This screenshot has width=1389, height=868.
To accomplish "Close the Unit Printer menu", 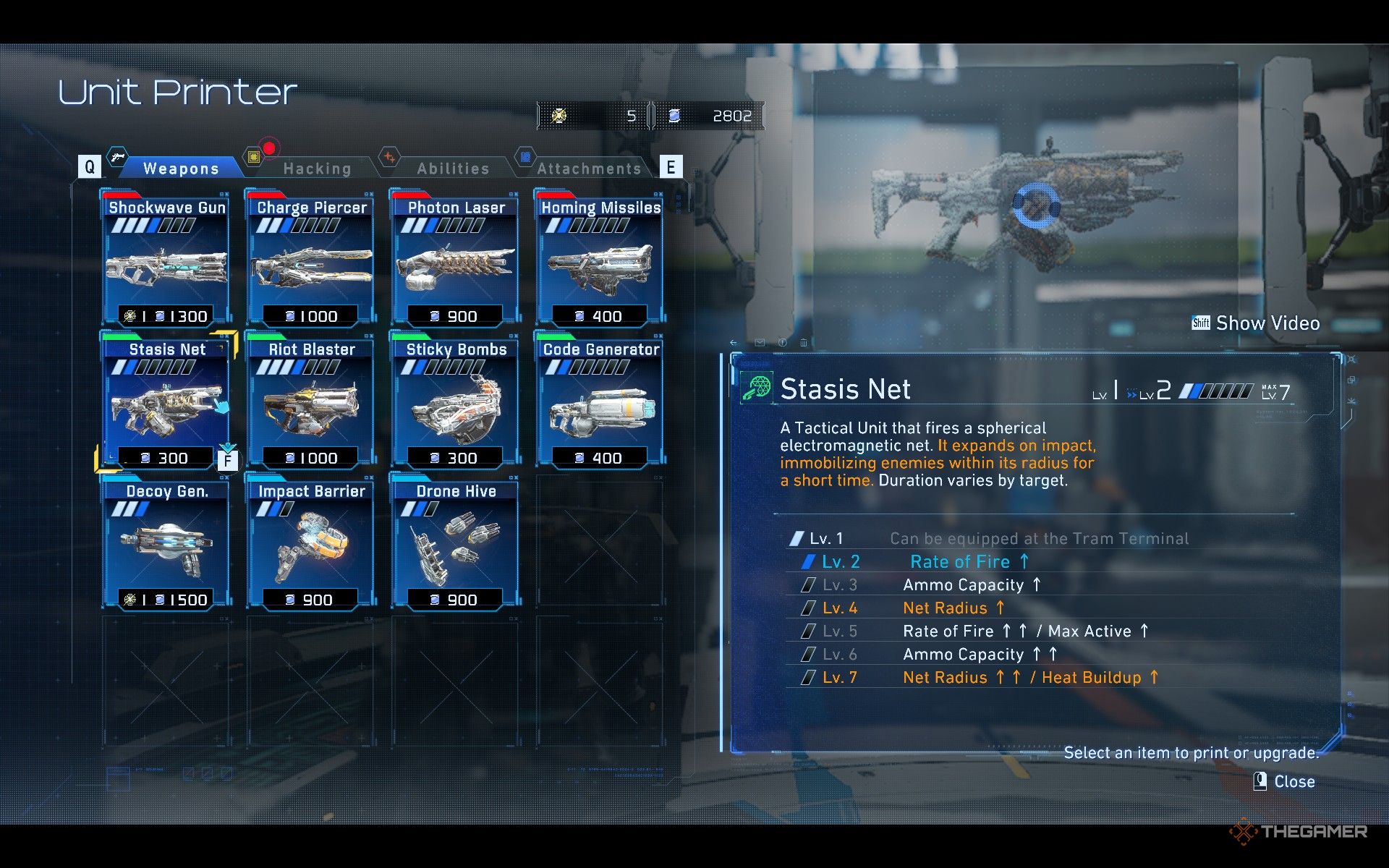I will [x=1285, y=781].
